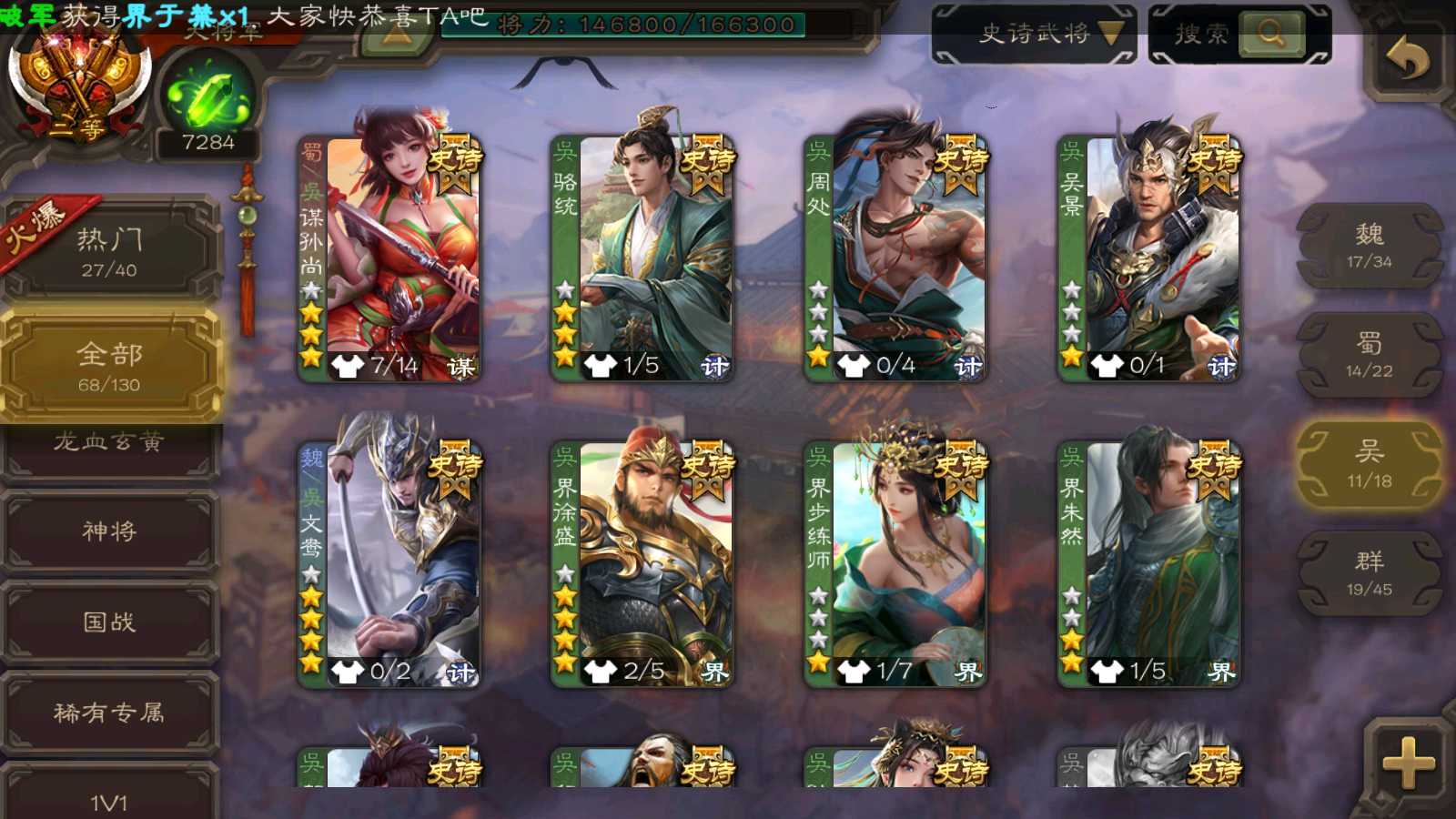Switch to the 热门 category tab
1456x819 pixels.
(x=109, y=251)
